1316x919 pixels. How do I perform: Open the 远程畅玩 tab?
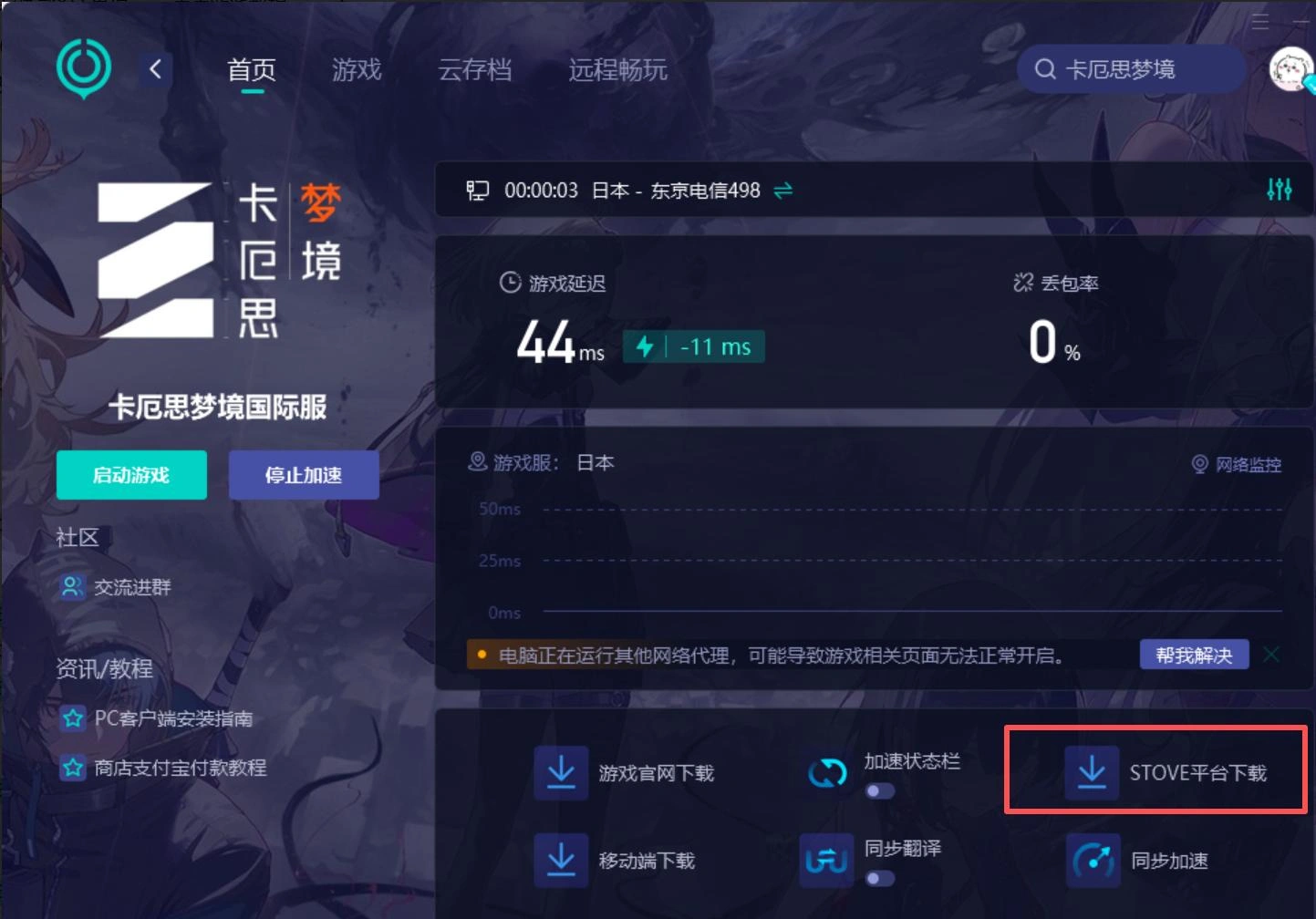click(x=617, y=70)
